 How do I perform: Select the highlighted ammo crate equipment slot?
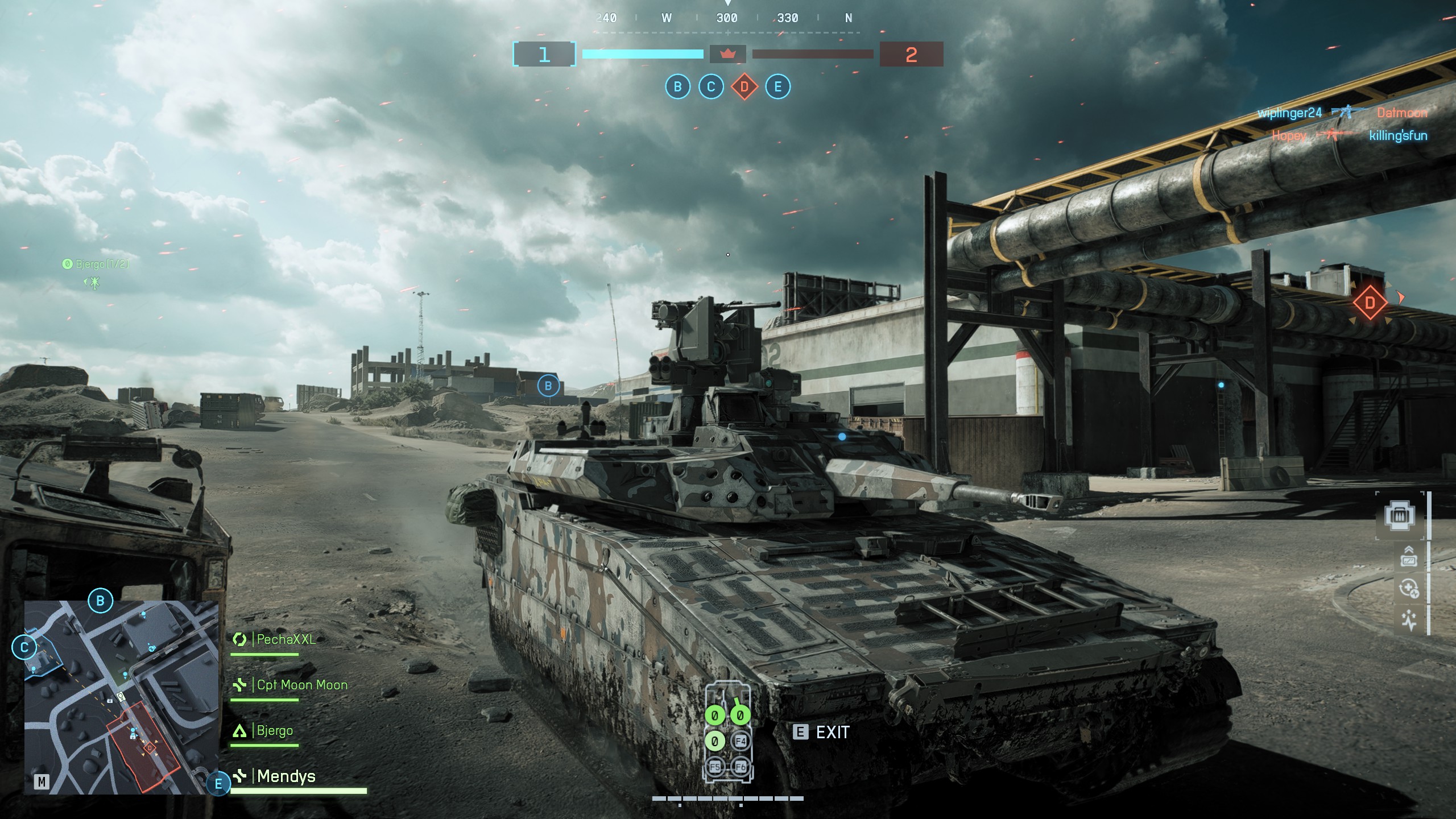1400,516
